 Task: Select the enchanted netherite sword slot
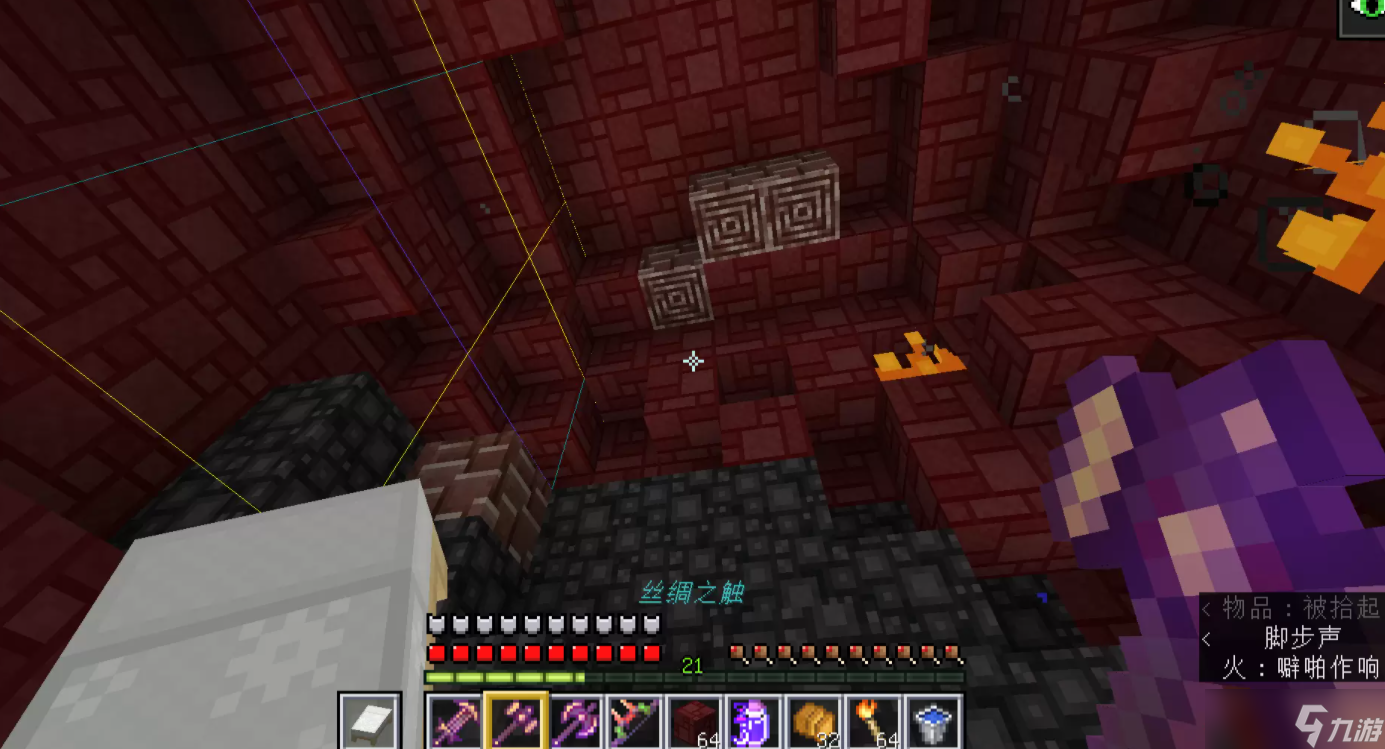pyautogui.click(x=455, y=720)
